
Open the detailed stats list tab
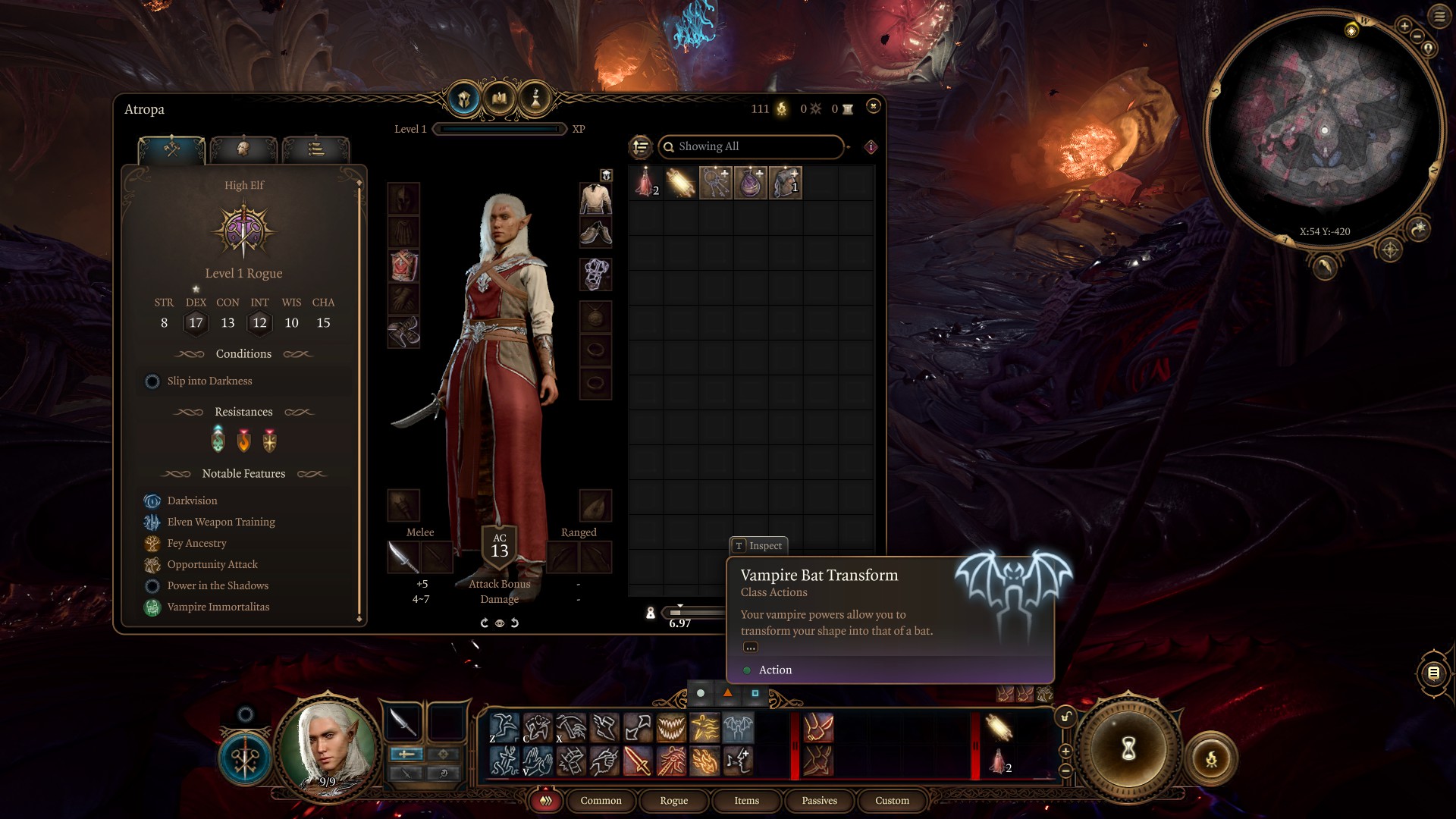(315, 149)
